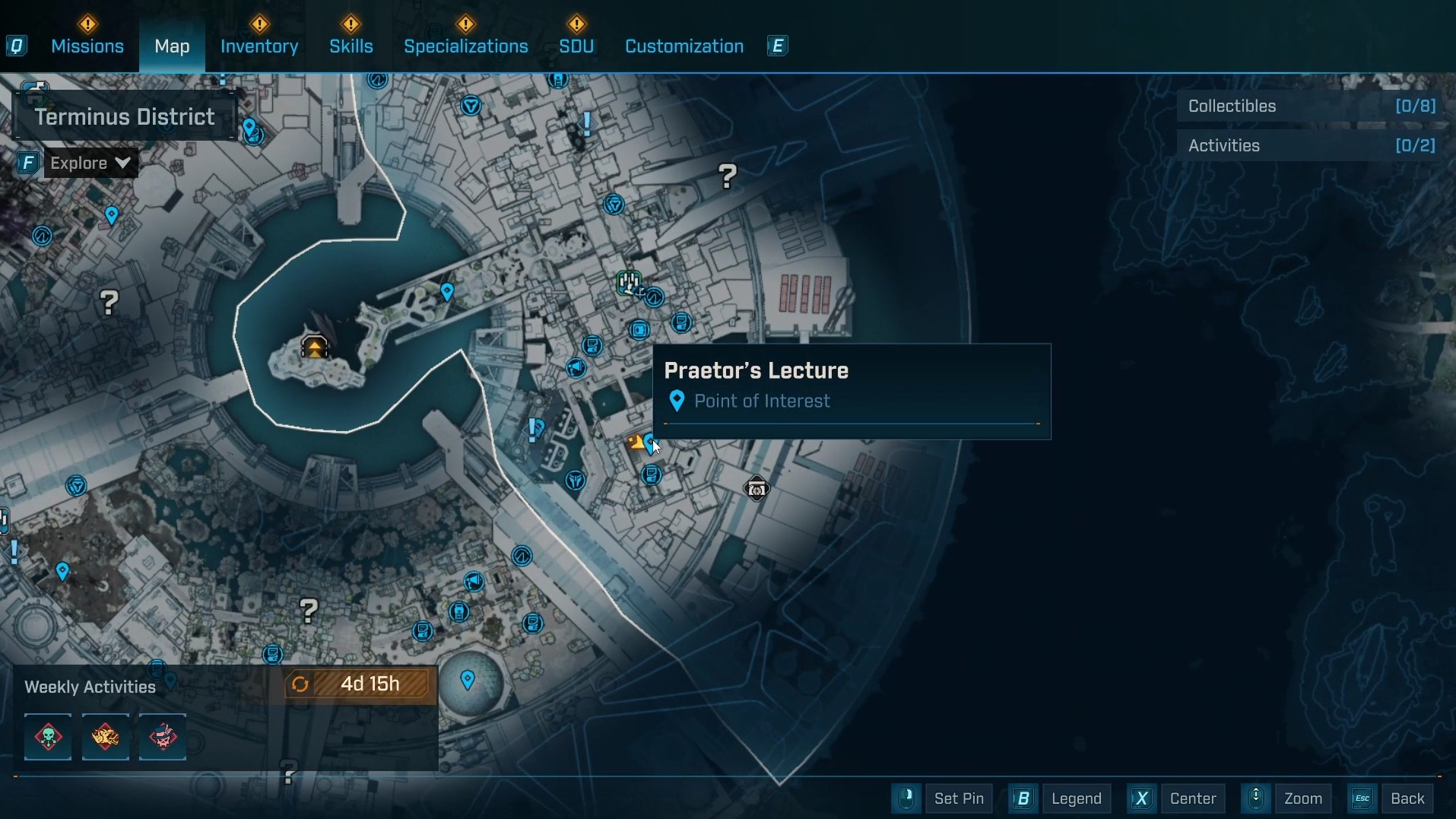The image size is (1456, 819).
Task: Open the second weekly activity icon
Action: (x=106, y=737)
